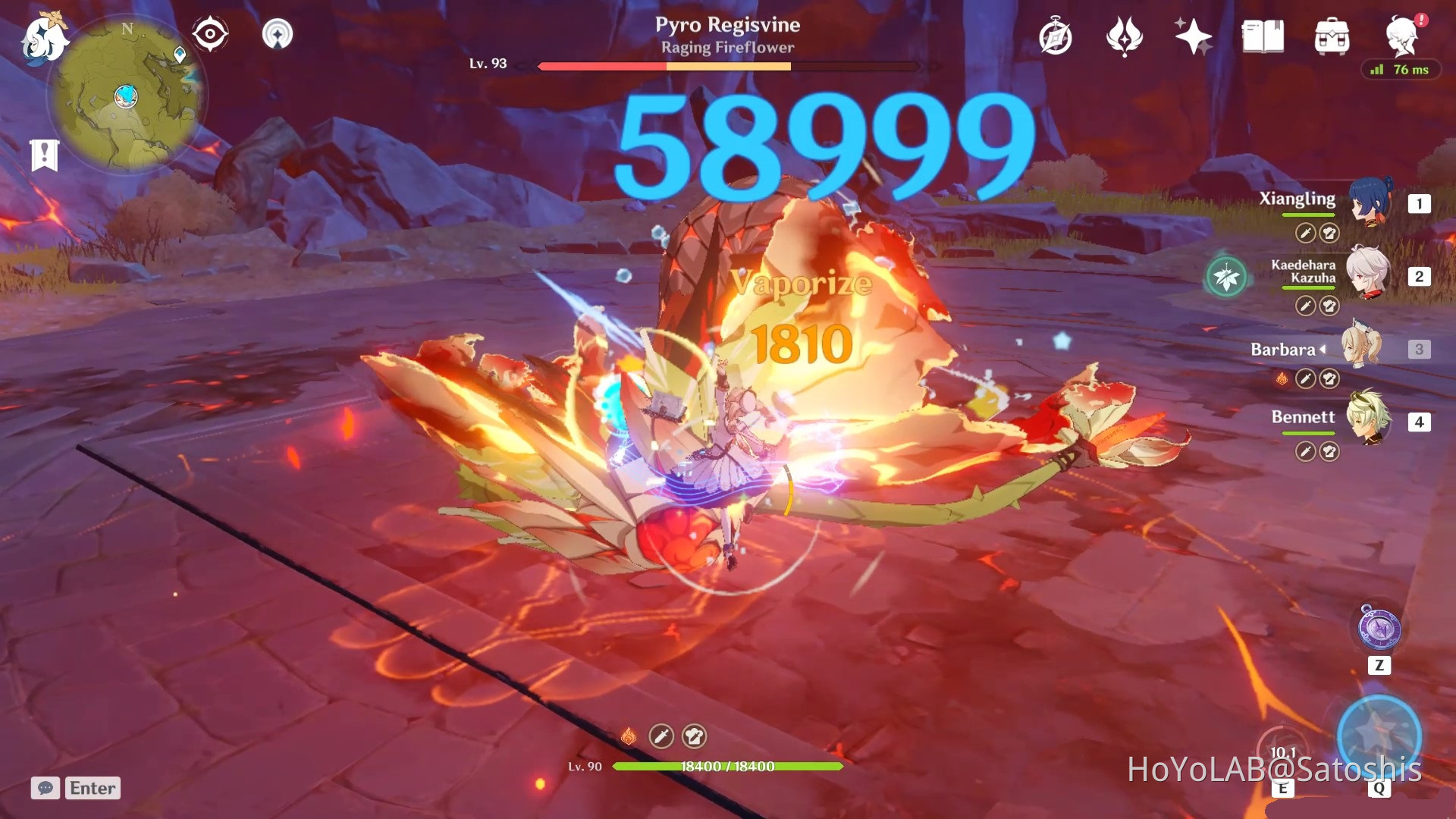Click the Enter chat button

coord(92,789)
